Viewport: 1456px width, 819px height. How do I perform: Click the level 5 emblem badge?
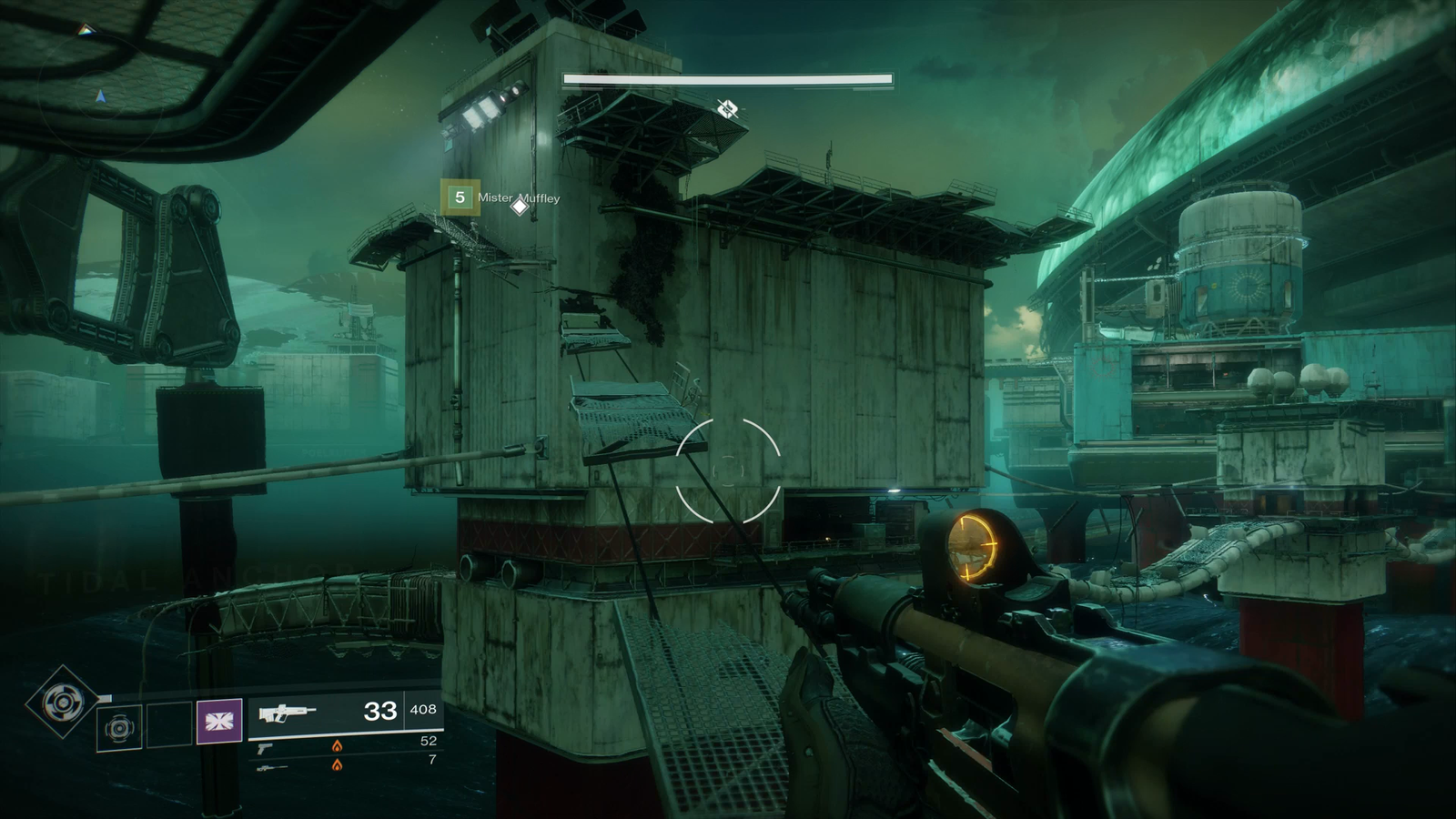[x=460, y=197]
